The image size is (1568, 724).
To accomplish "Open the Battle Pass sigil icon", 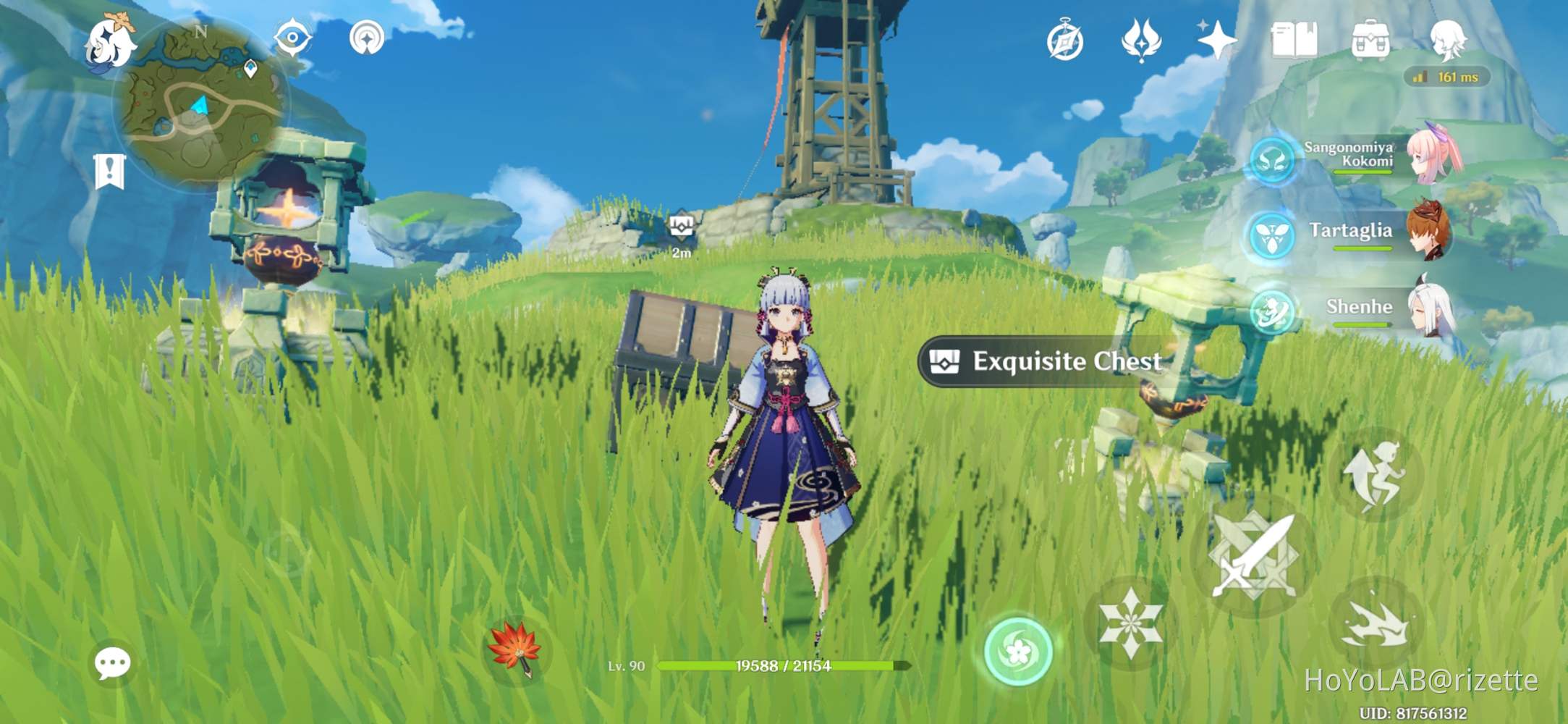I will pos(1141,41).
